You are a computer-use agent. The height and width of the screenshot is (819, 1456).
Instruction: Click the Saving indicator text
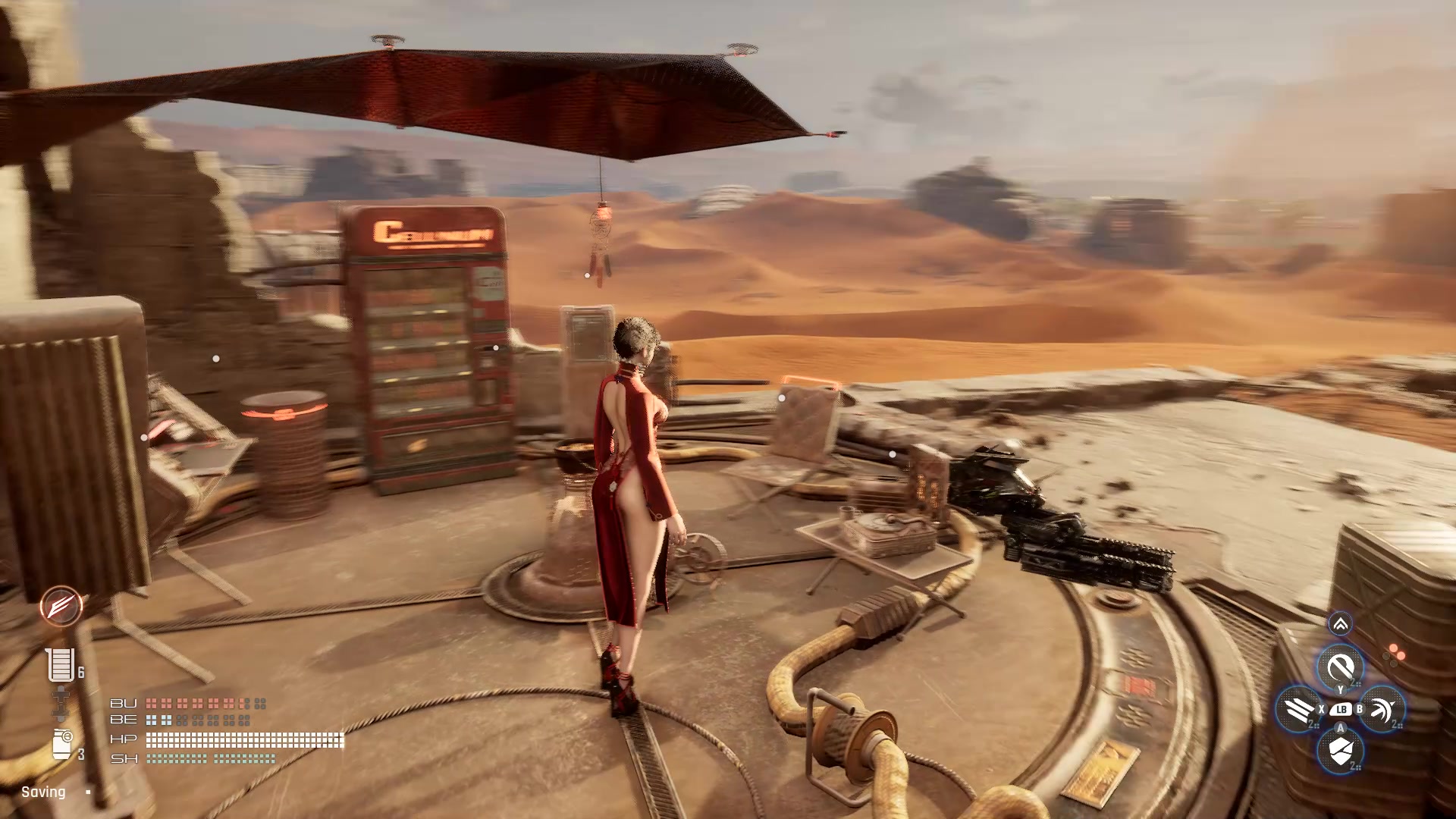(43, 792)
